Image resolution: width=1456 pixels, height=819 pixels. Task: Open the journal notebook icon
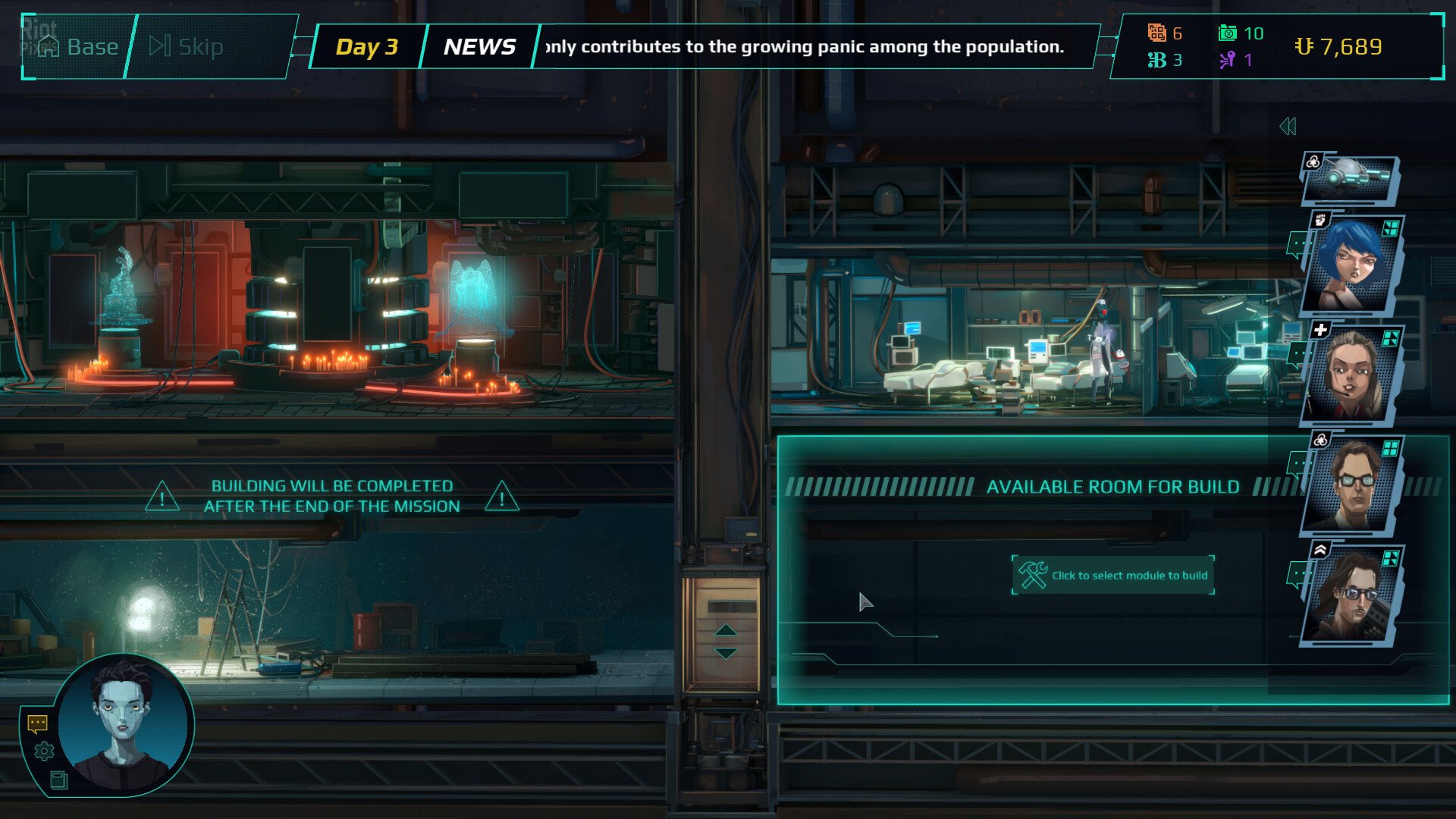tap(58, 780)
